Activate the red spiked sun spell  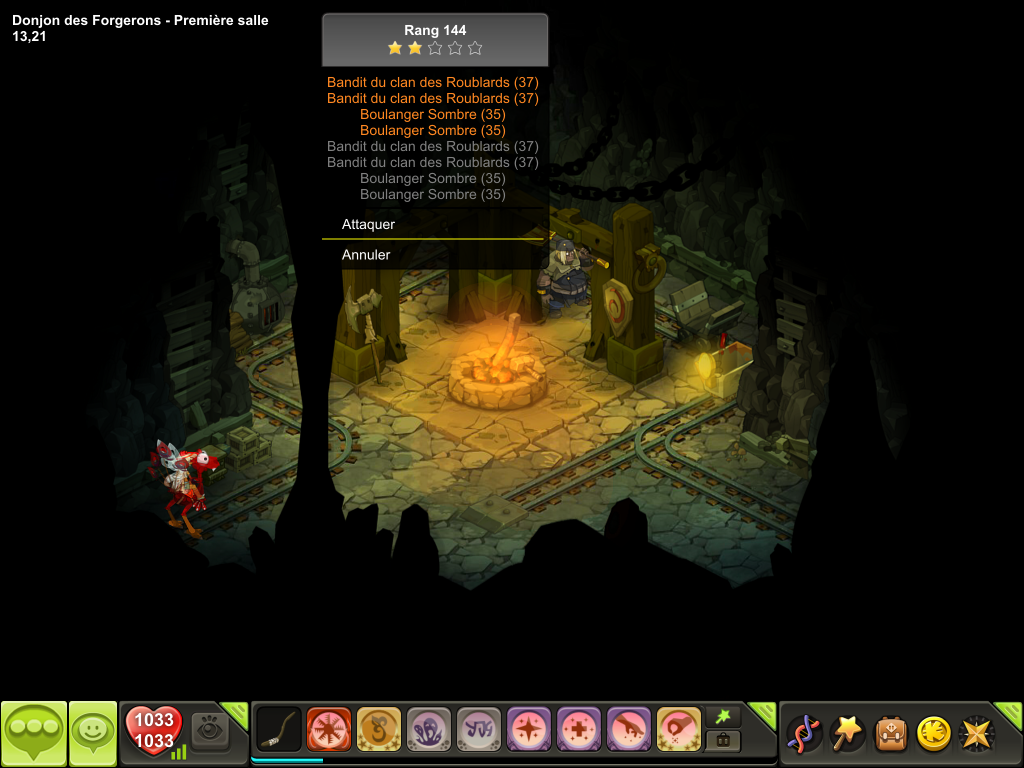pyautogui.click(x=329, y=729)
